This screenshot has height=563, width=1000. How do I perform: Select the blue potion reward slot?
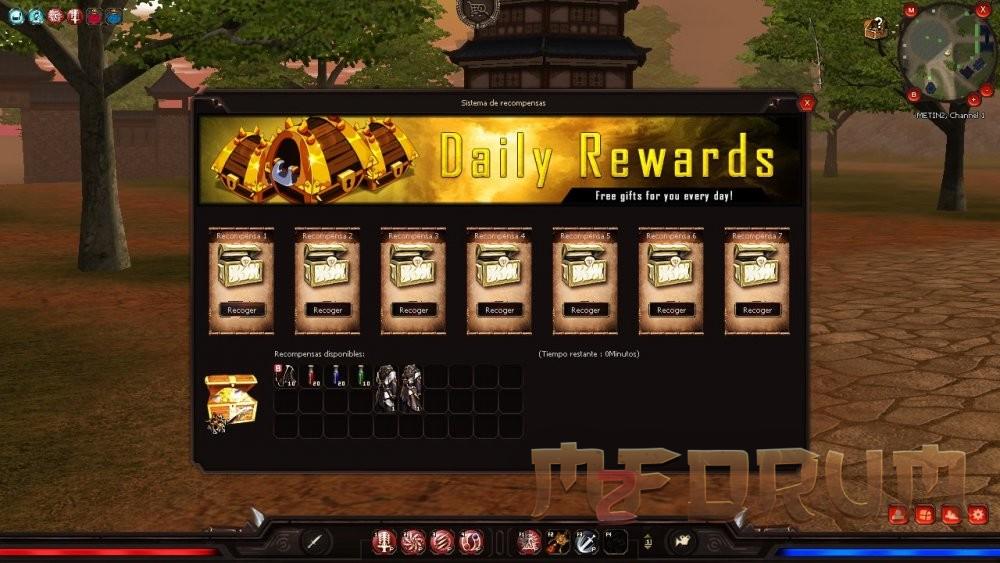tap(336, 376)
